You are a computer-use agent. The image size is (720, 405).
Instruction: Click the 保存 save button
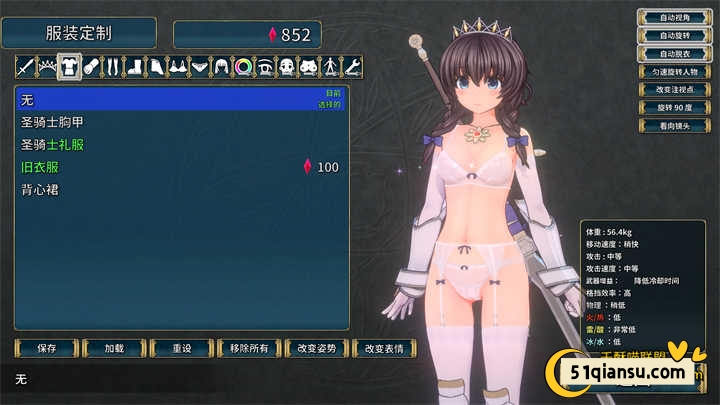click(46, 349)
